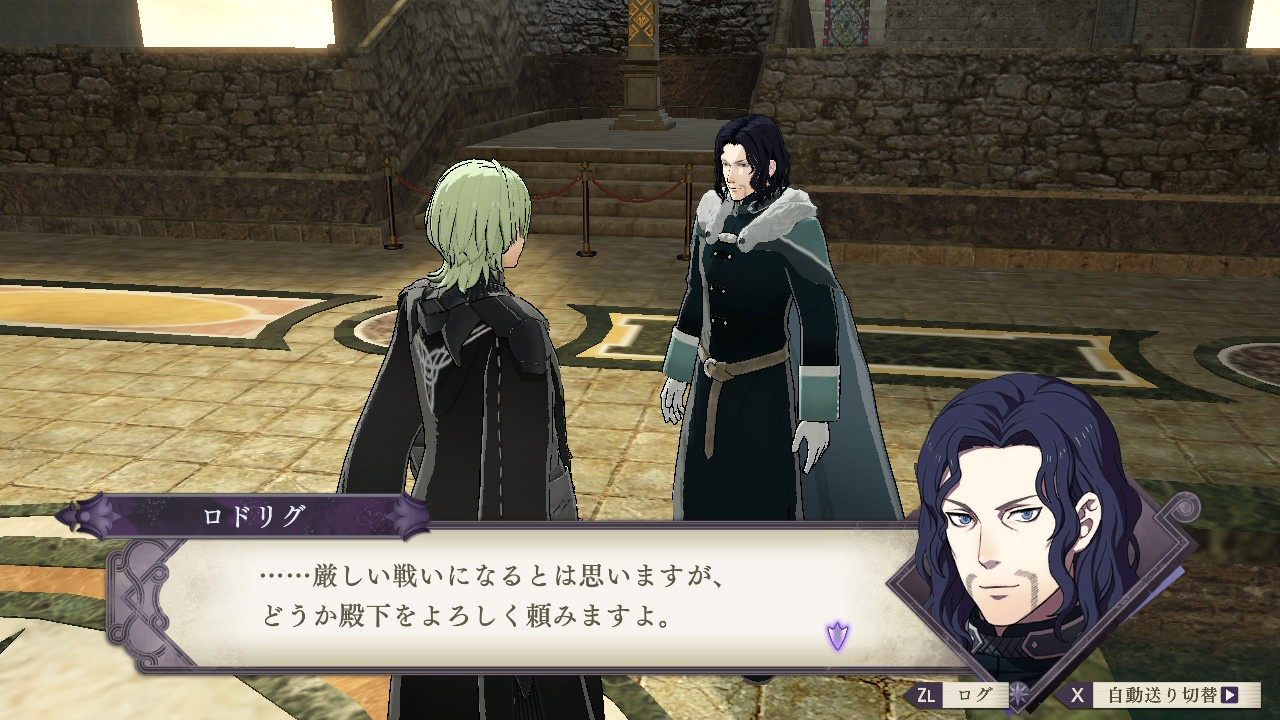Advance dialogue with the purple arrow indicator
The width and height of the screenshot is (1280, 720).
(837, 634)
